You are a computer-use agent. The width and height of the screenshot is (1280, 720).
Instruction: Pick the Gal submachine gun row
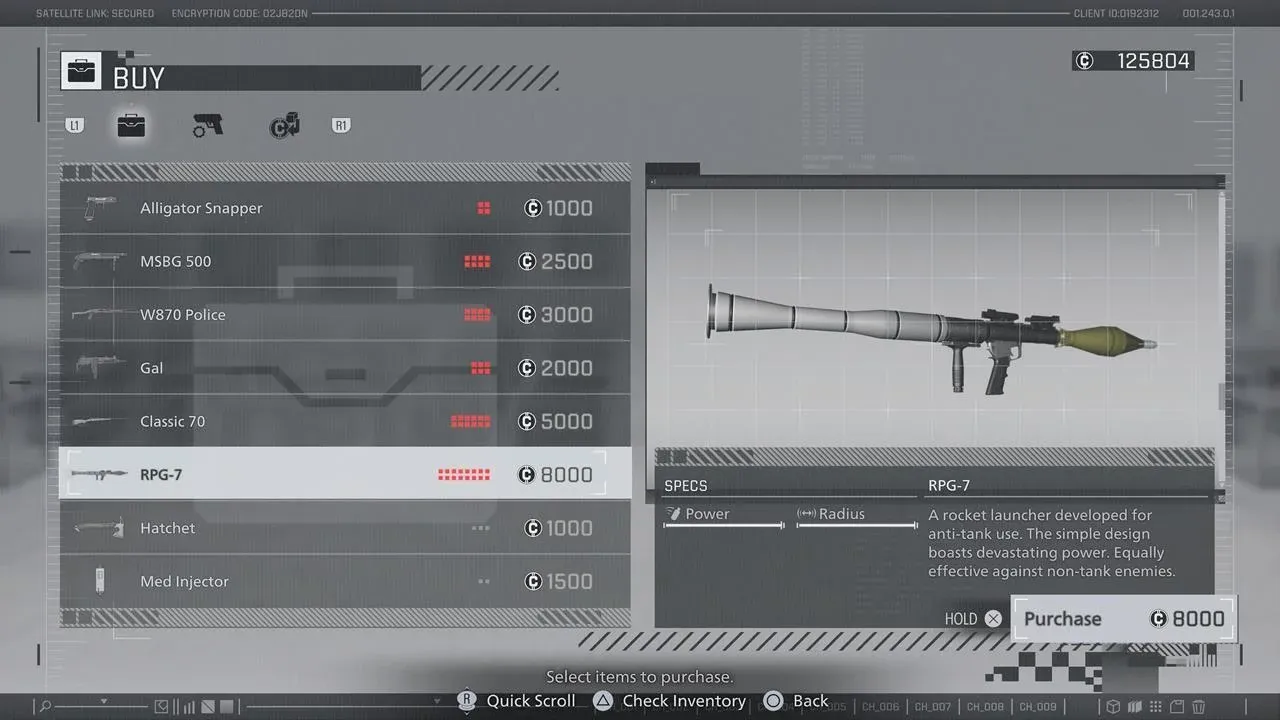[345, 368]
